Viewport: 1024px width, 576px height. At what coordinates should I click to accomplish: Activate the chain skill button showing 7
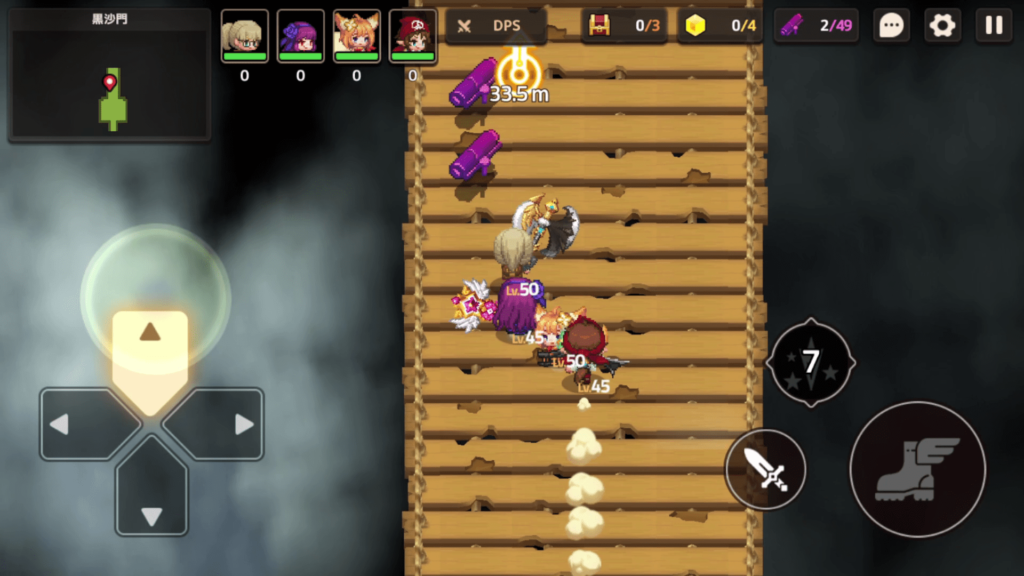(810, 362)
